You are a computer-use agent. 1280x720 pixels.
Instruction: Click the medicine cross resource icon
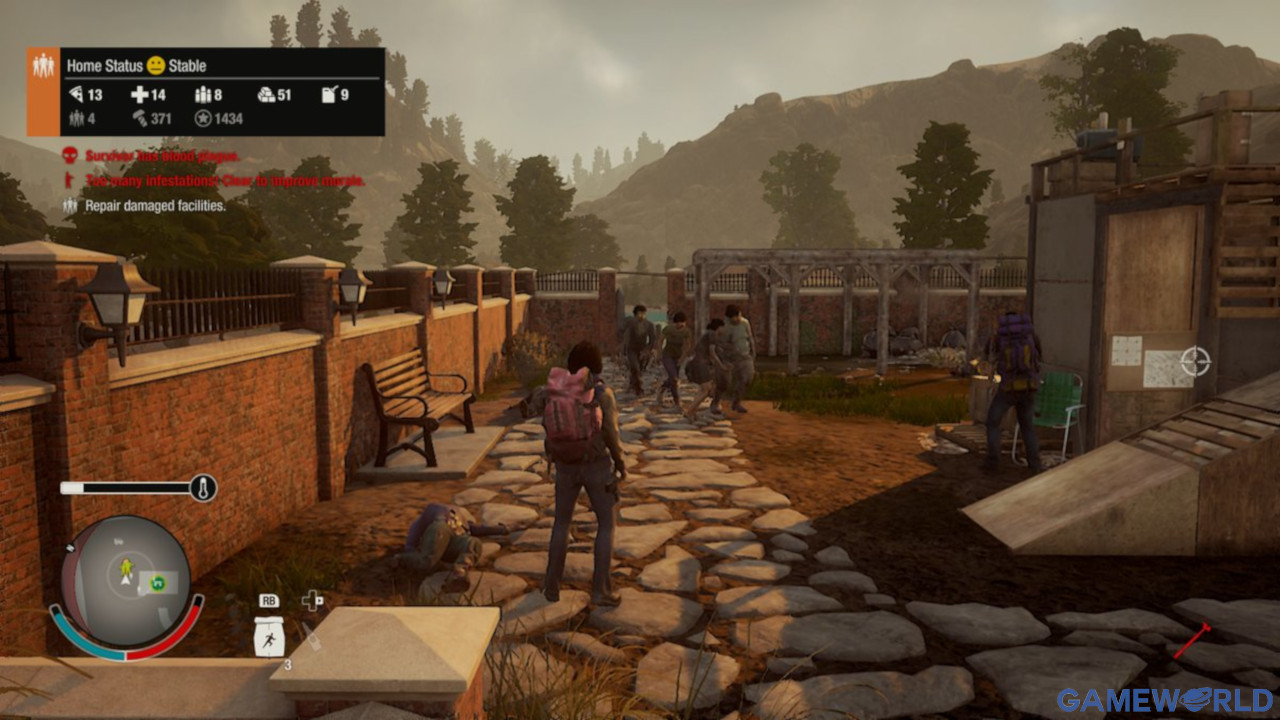[x=139, y=95]
